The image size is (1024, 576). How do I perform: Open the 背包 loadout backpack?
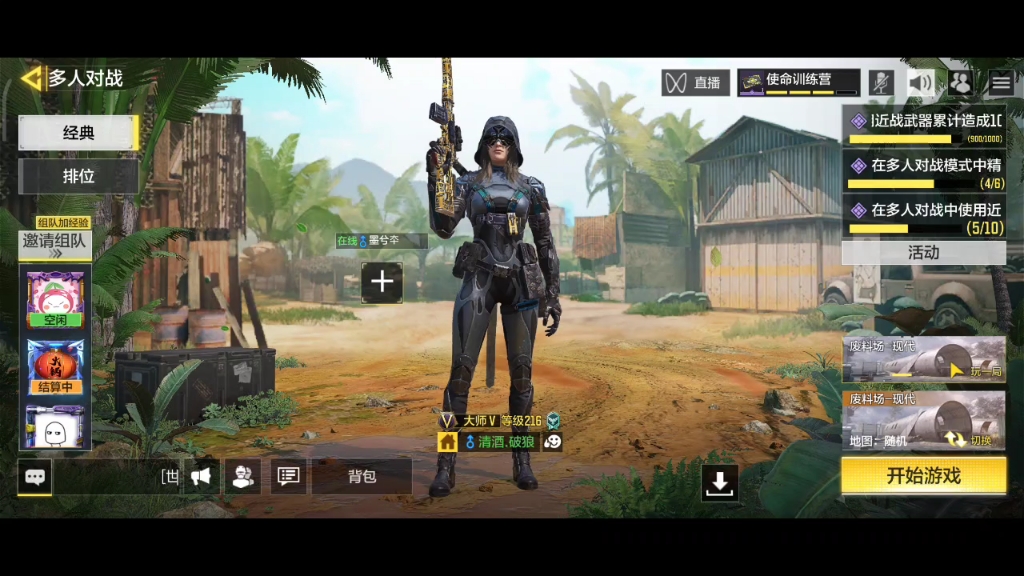(x=361, y=477)
